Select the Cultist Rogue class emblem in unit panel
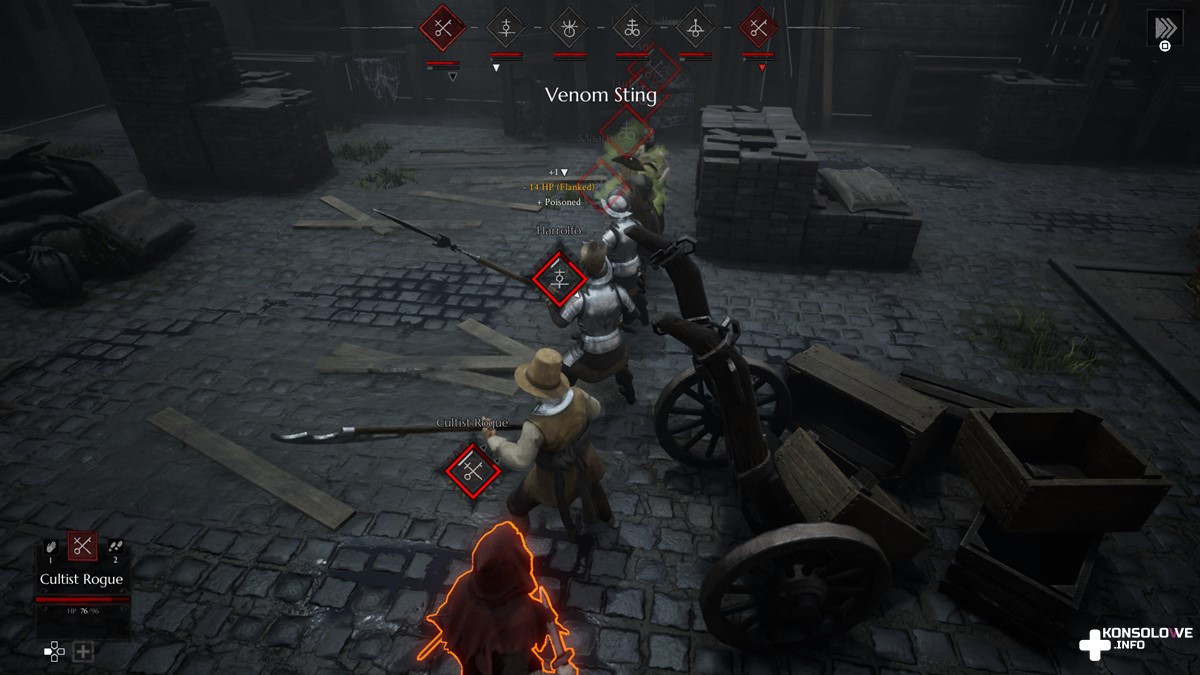Screen dimensions: 1200x675 click(82, 546)
